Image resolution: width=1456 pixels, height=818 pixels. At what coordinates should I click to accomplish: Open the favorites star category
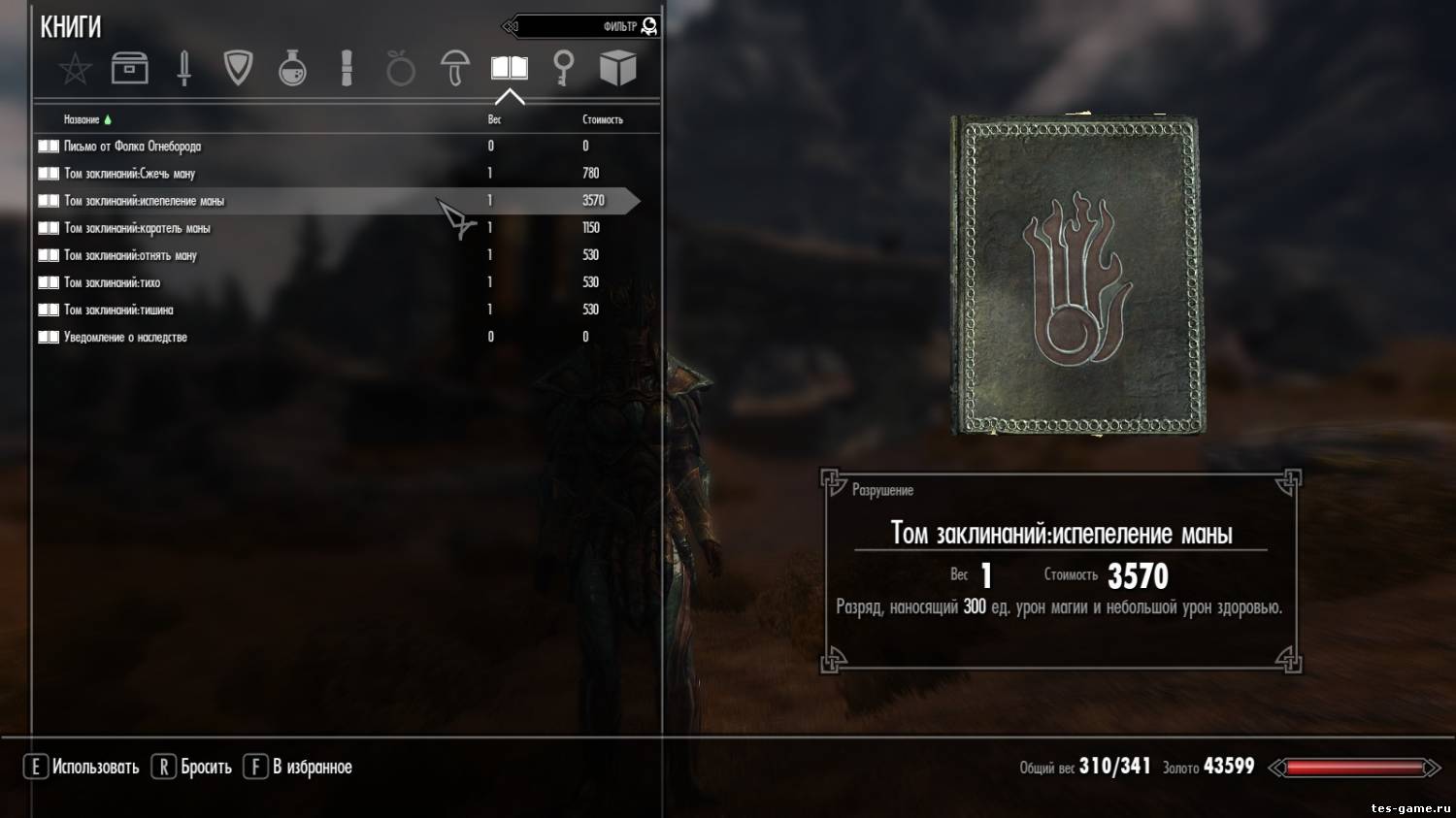[x=75, y=69]
